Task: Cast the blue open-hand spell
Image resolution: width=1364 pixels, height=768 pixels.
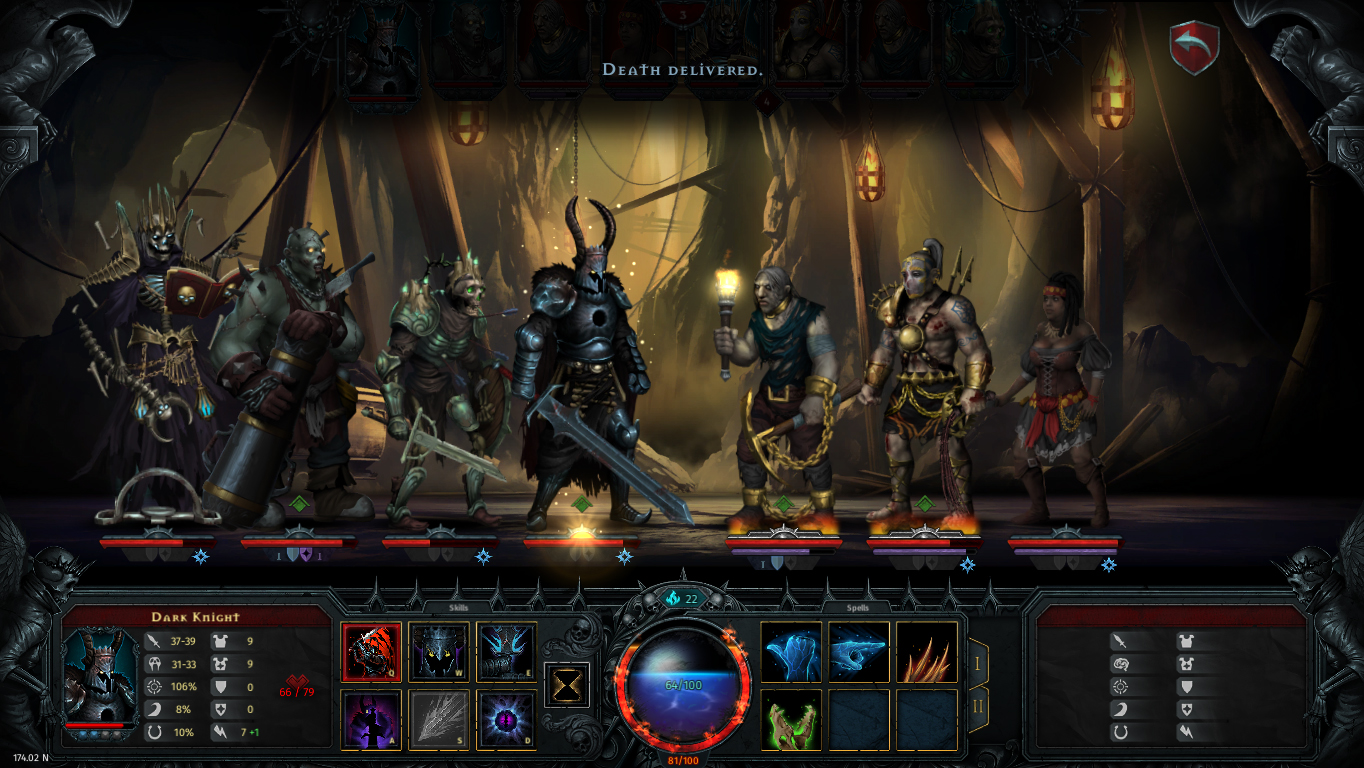Action: 791,652
